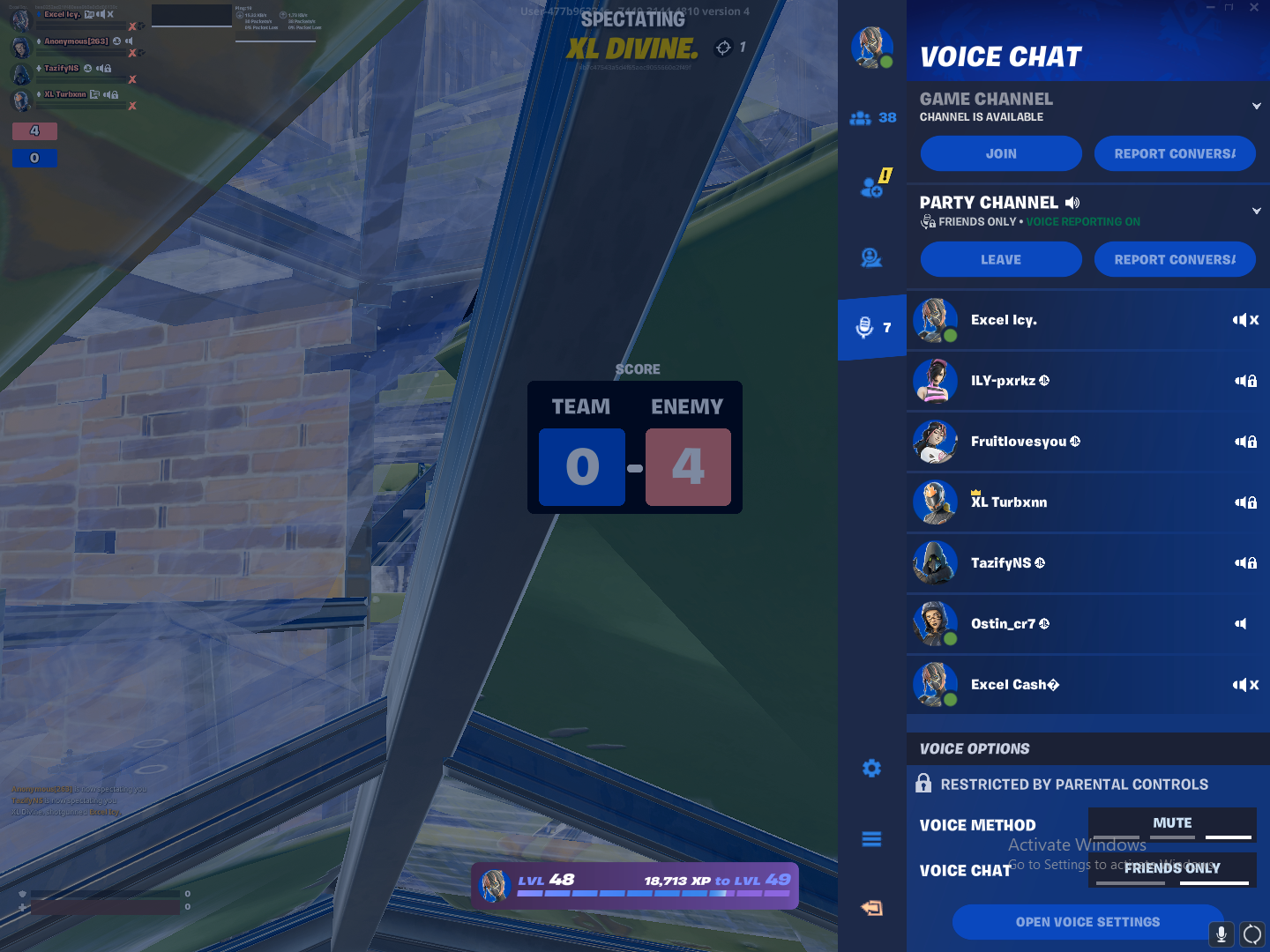Select Excel Icy. in the party list

pyautogui.click(x=1004, y=320)
